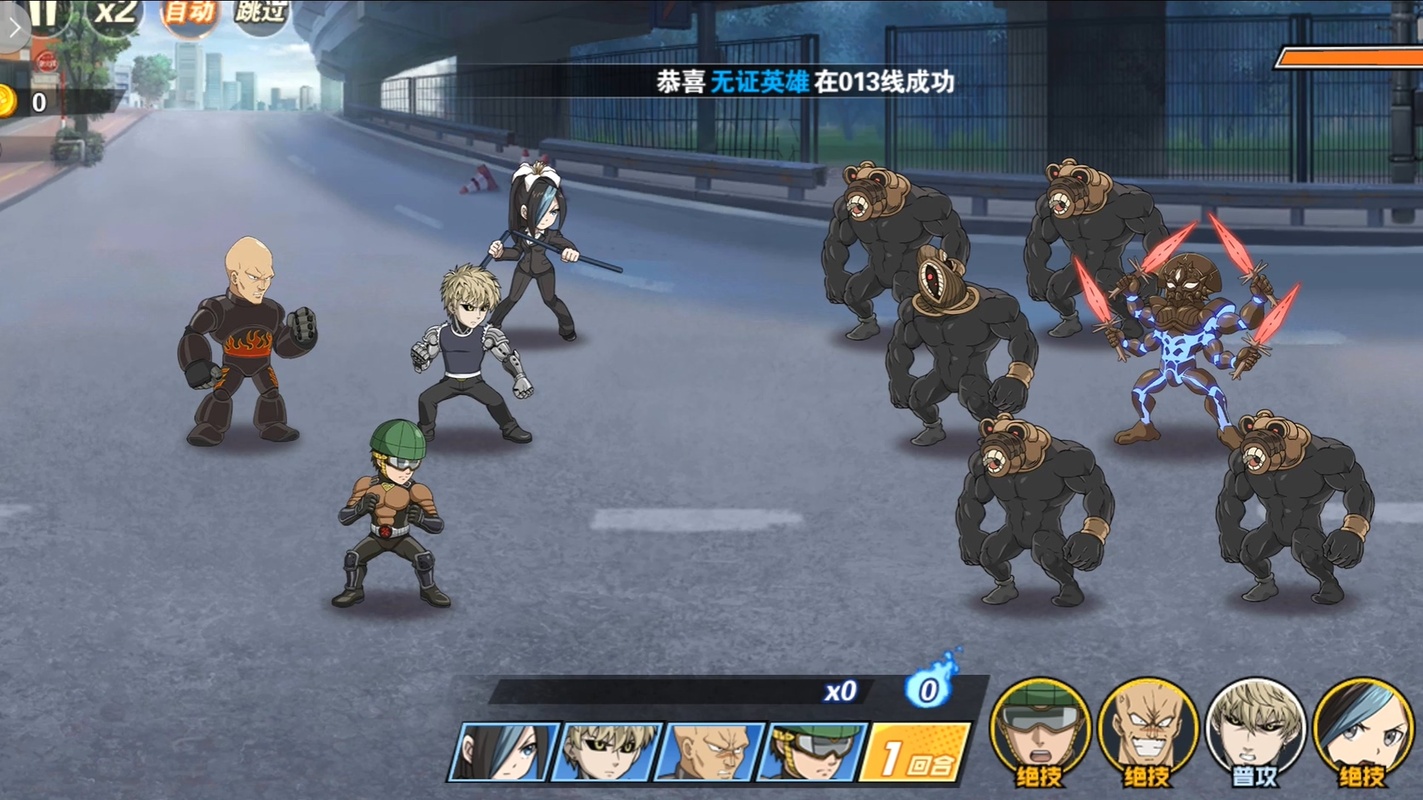1423x800 pixels.
Task: Expand the side panel arrow
Action: pos(13,30)
